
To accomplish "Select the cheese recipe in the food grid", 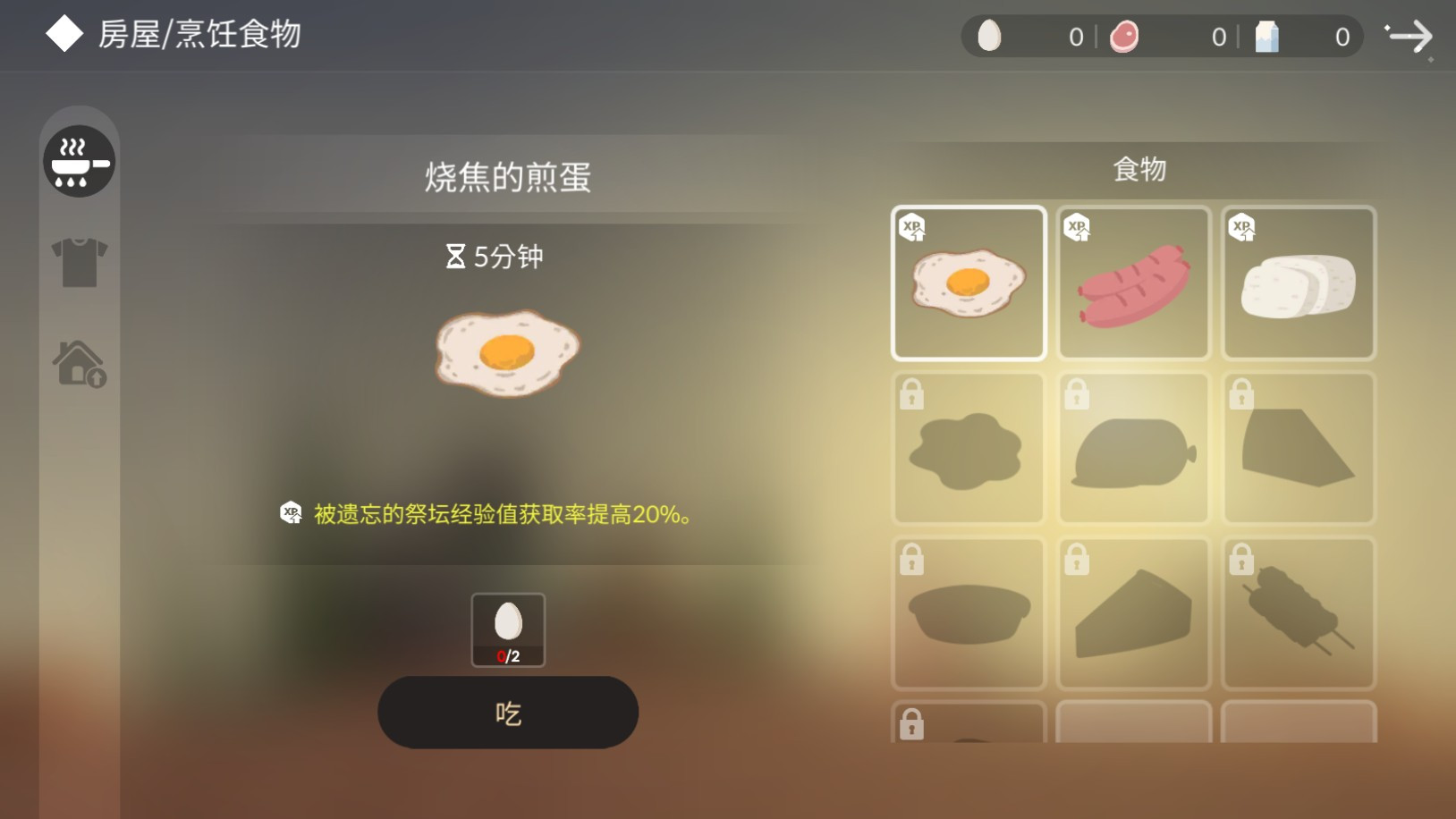I will [1298, 283].
